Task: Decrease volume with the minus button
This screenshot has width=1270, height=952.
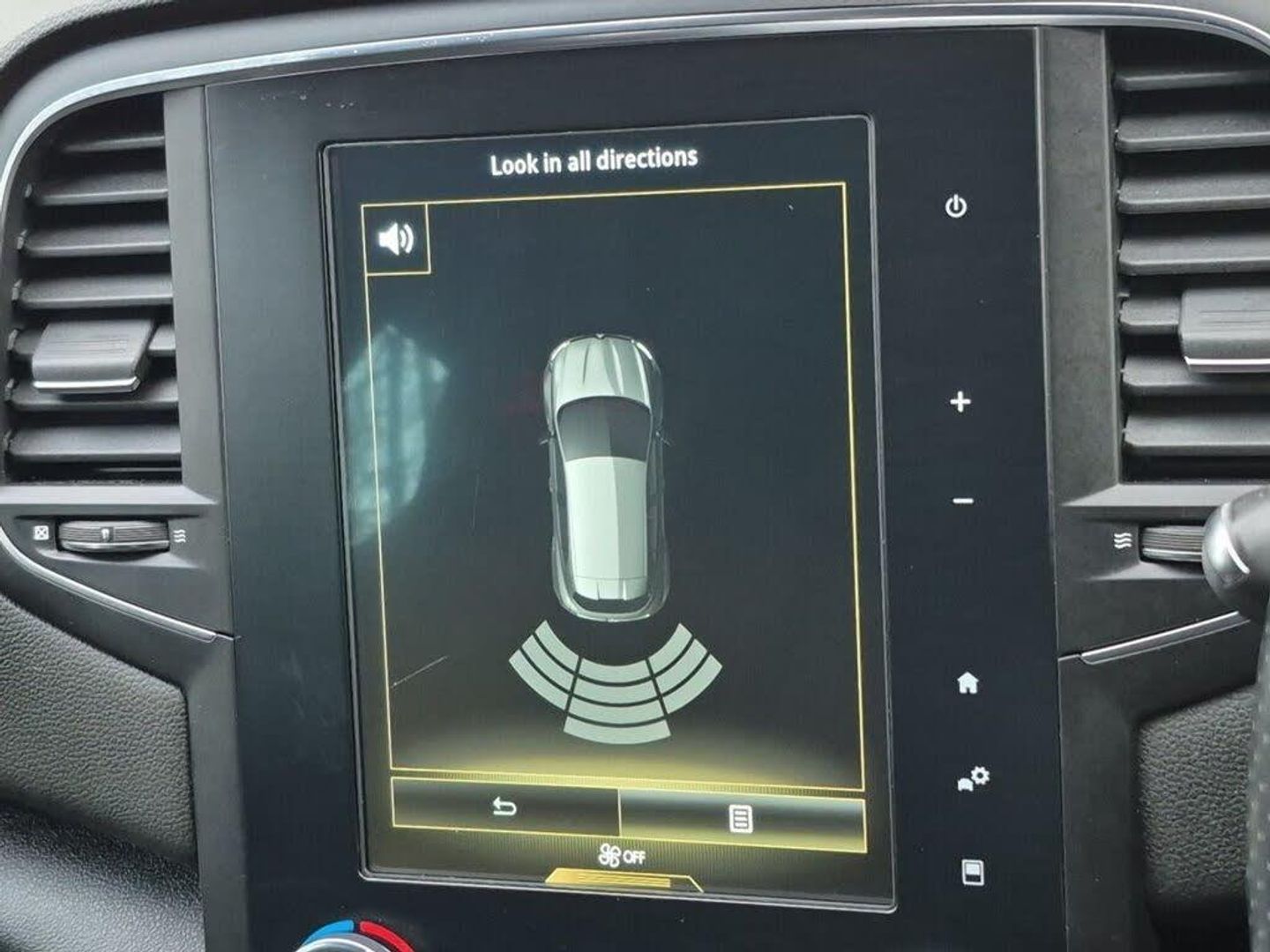Action: click(964, 502)
